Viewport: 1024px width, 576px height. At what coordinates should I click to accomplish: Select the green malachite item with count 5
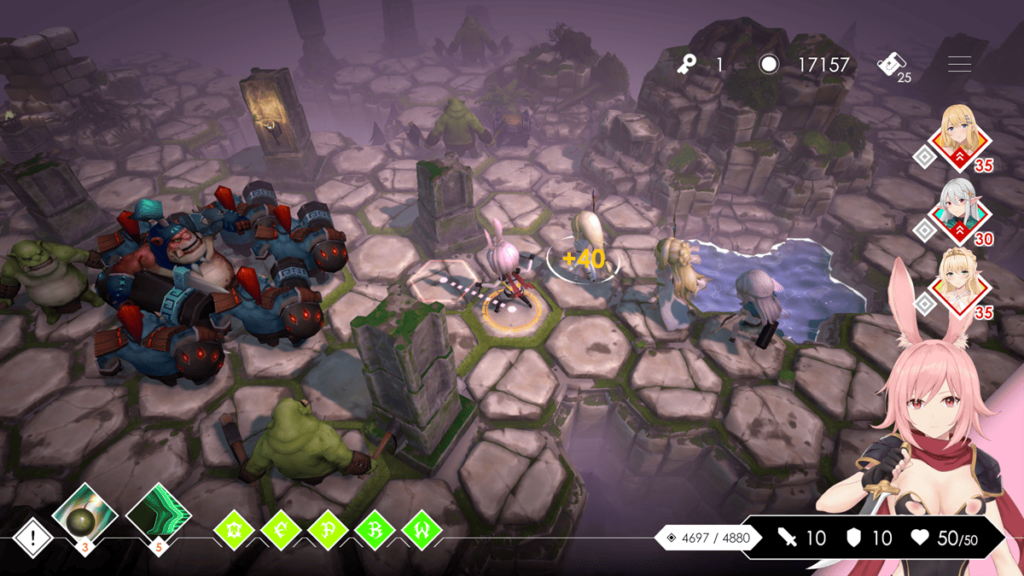point(158,513)
